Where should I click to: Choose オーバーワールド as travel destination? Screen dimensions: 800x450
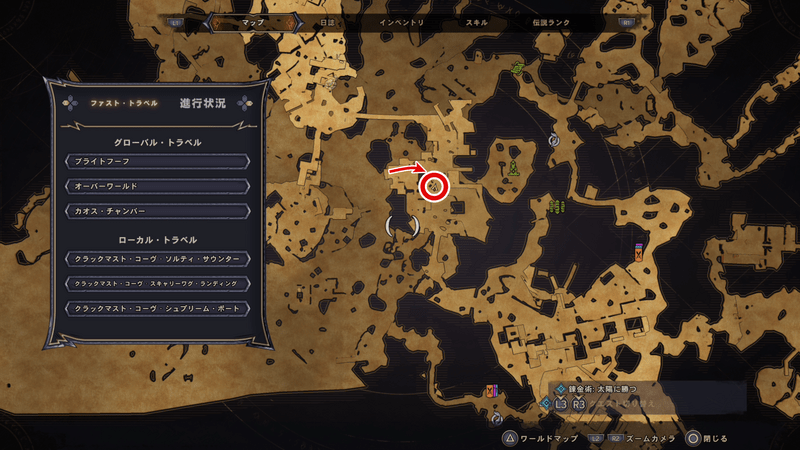[x=156, y=186]
